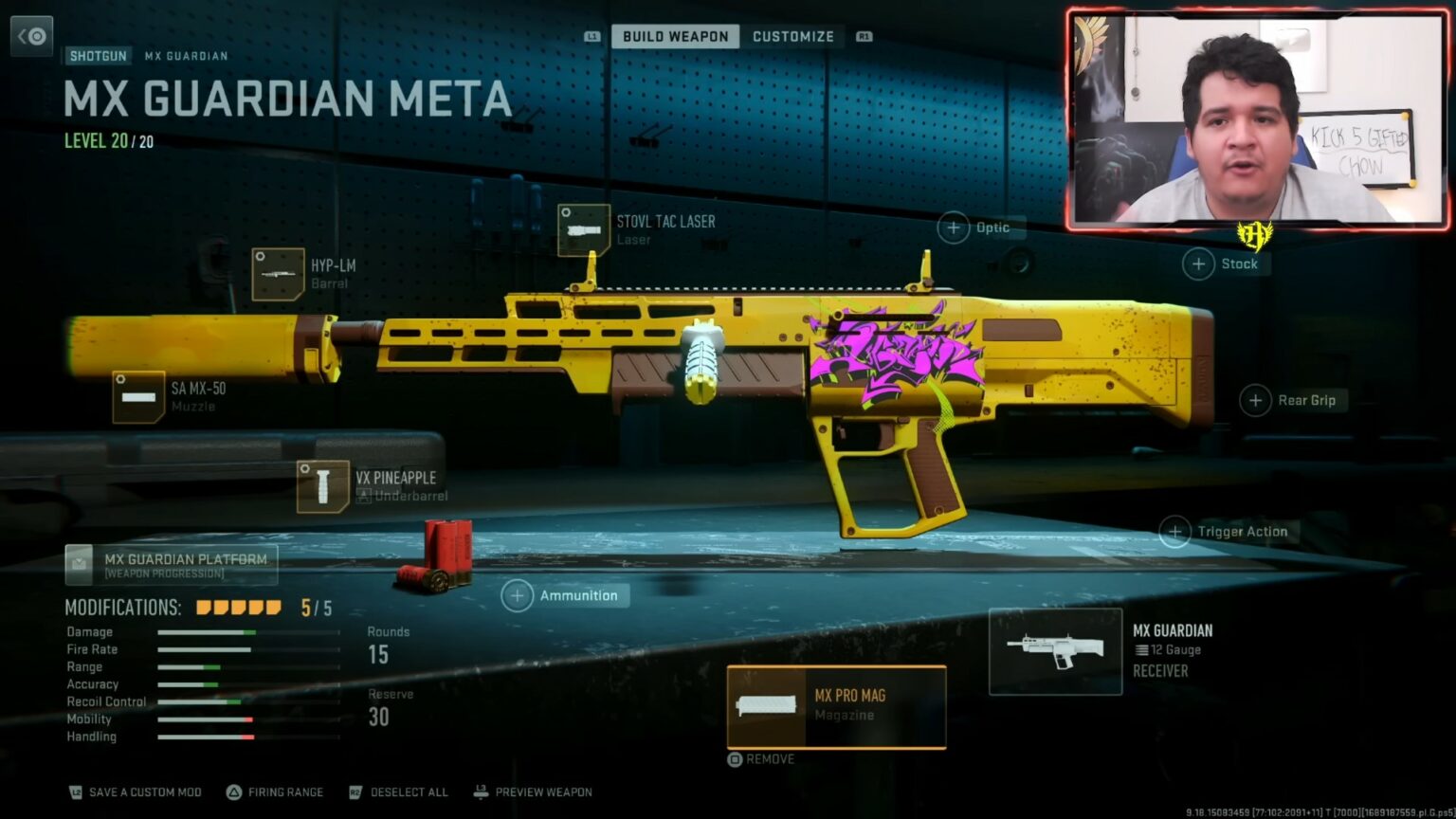This screenshot has width=1456, height=819.
Task: Open the MX Guardian receiver tile
Action: click(x=1055, y=651)
